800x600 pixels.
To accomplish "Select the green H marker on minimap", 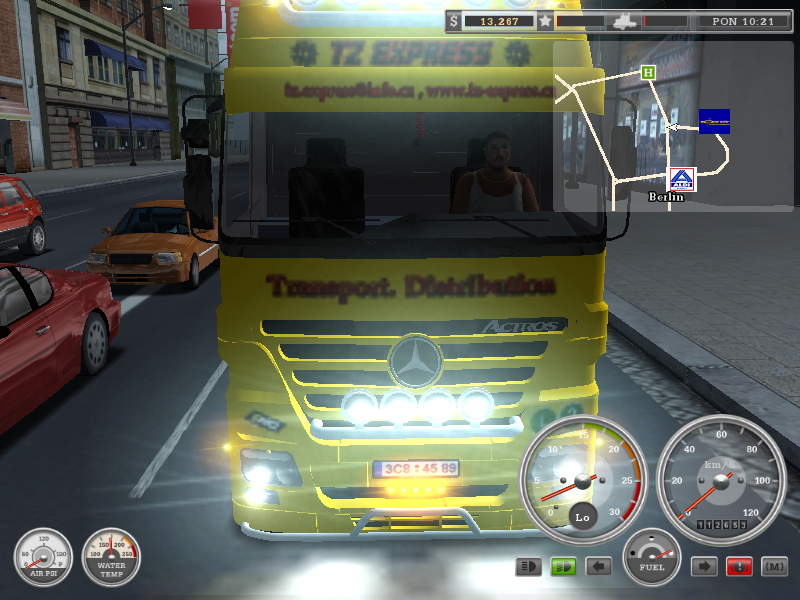I will click(x=649, y=72).
